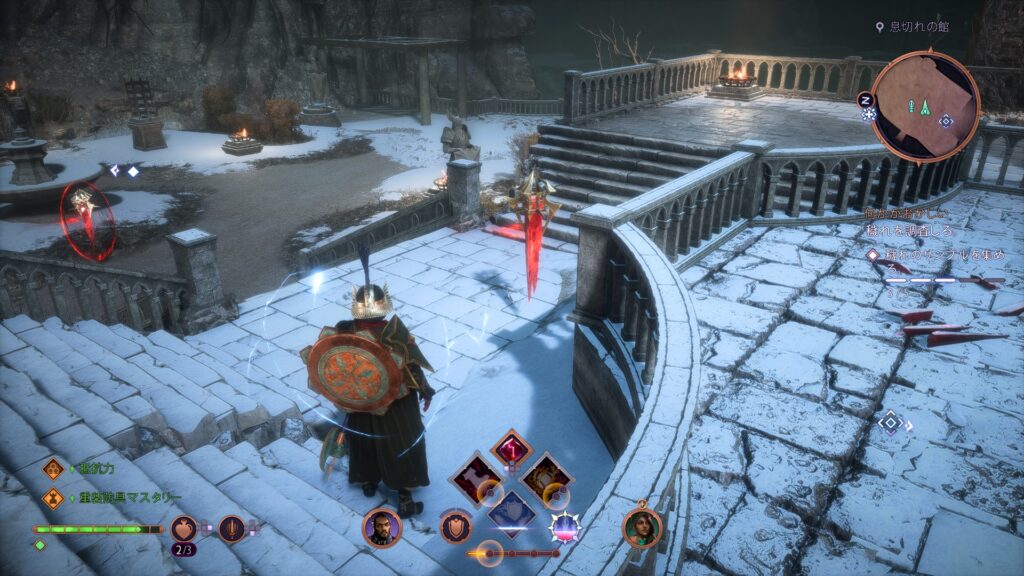This screenshot has width=1024, height=576.
Task: Click the objective diamond marker on minimap
Action: (x=945, y=121)
